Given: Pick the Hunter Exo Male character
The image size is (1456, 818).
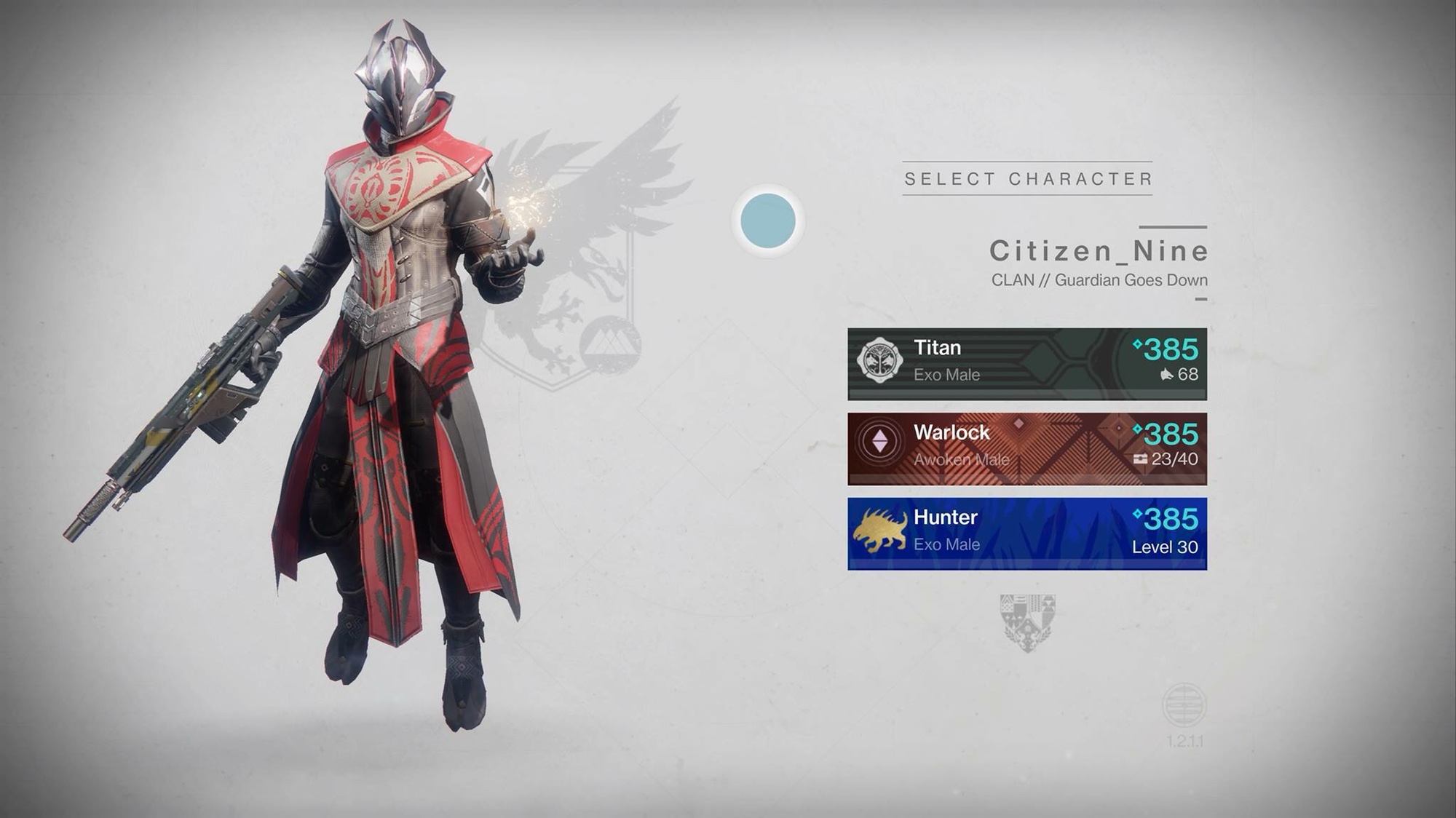Looking at the screenshot, I should (x=1026, y=533).
